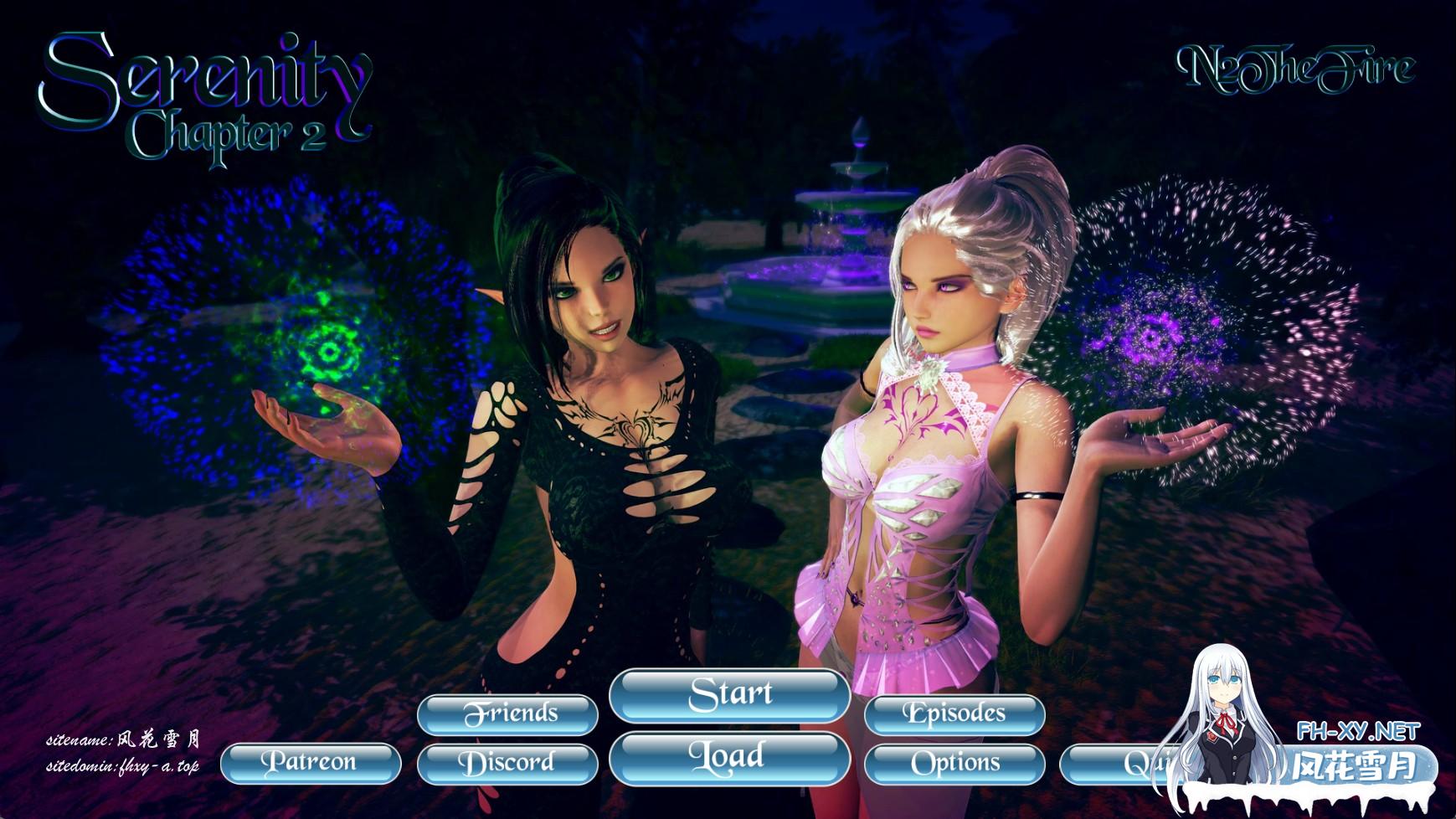
Task: Visit the Patreon link
Action: (310, 763)
